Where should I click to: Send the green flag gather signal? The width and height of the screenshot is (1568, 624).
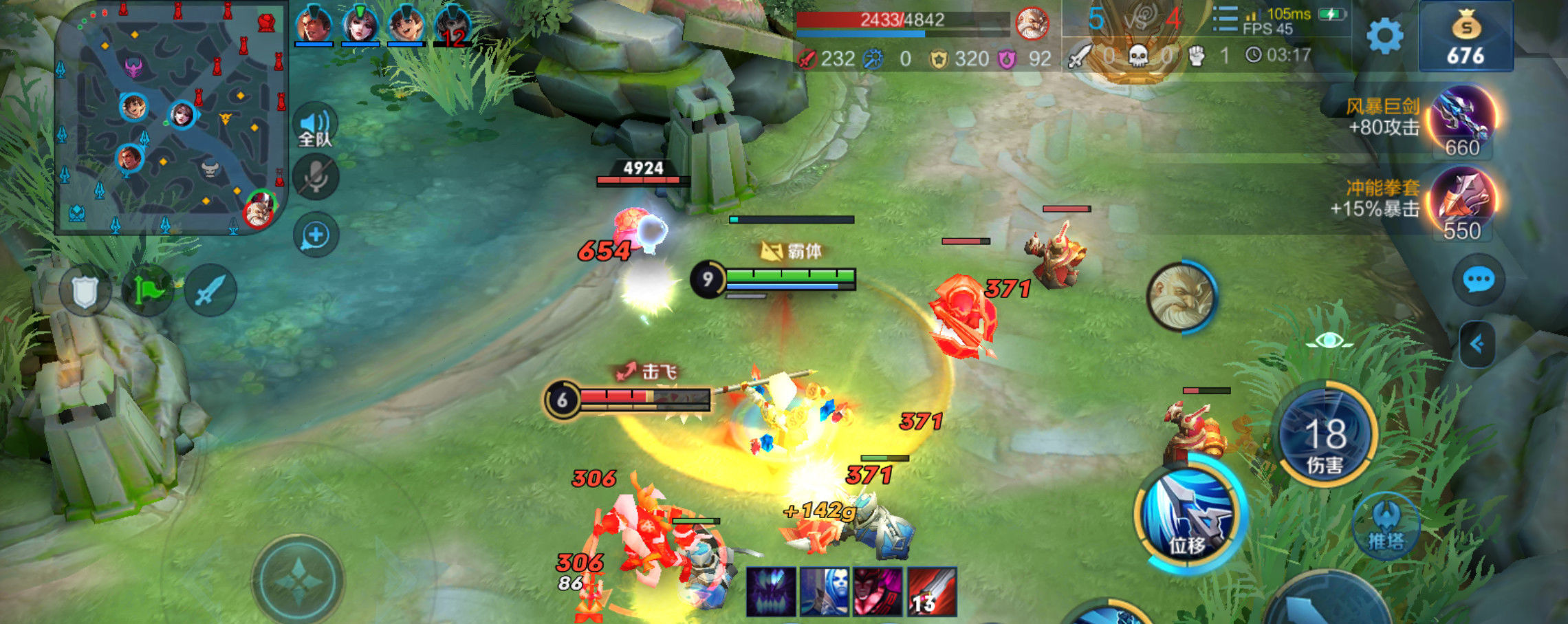tap(148, 291)
